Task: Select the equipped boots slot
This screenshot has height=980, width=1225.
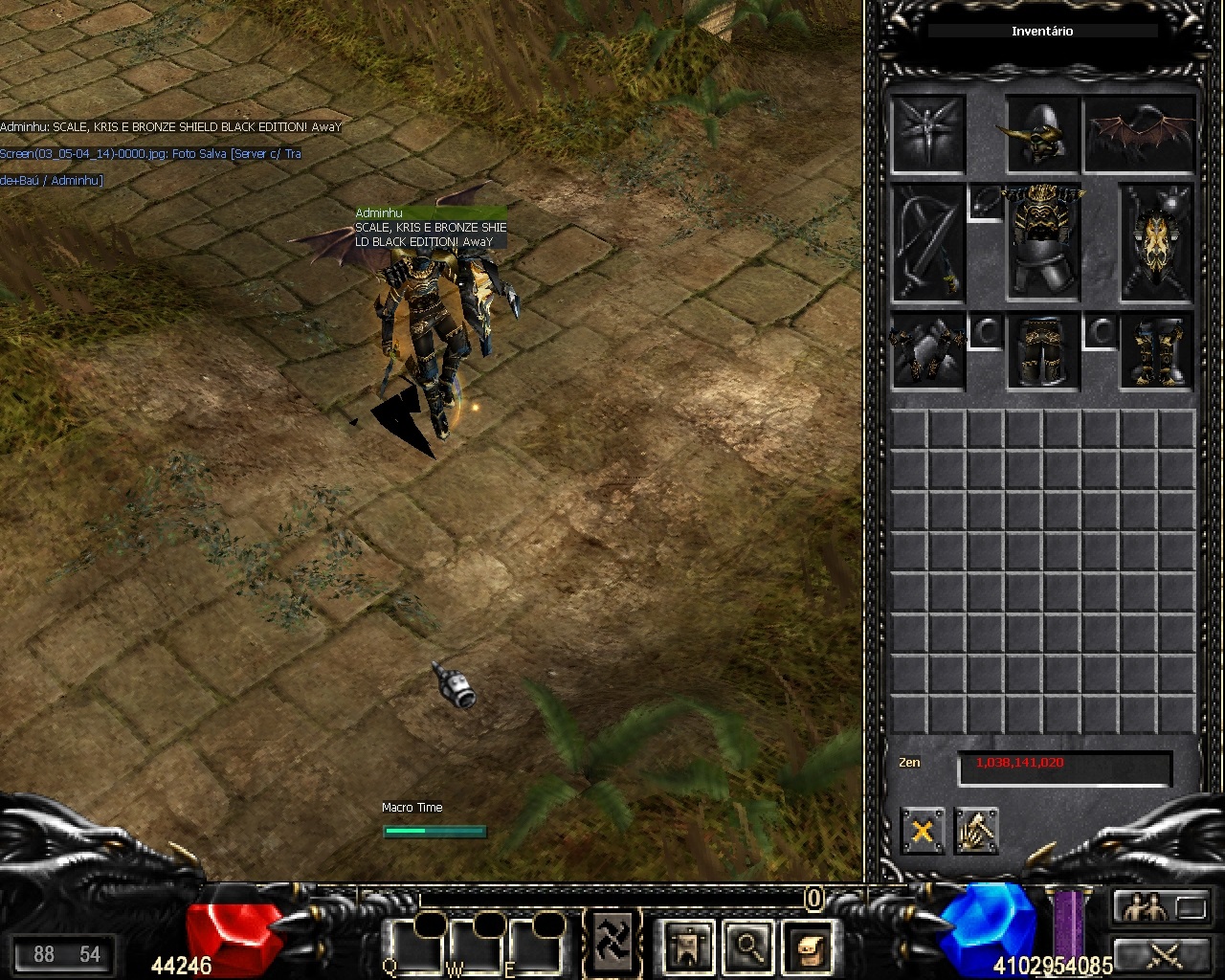Action: click(1156, 350)
